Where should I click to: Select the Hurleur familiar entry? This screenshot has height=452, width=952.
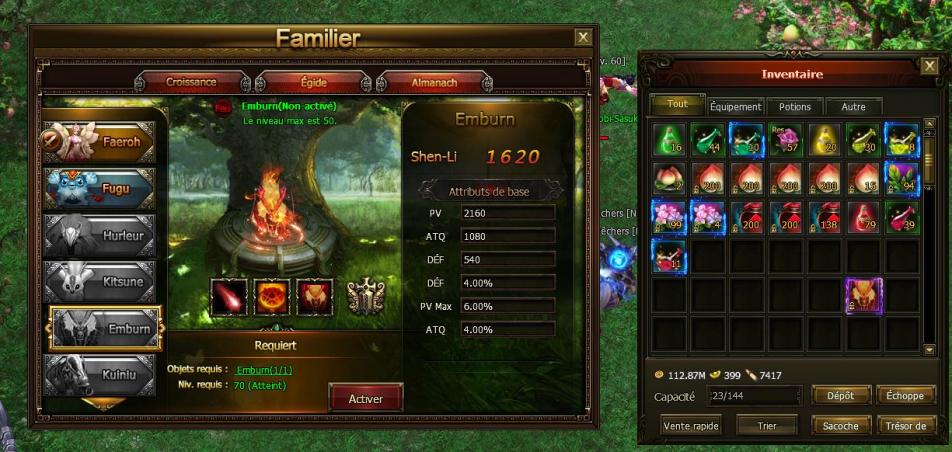click(x=99, y=235)
